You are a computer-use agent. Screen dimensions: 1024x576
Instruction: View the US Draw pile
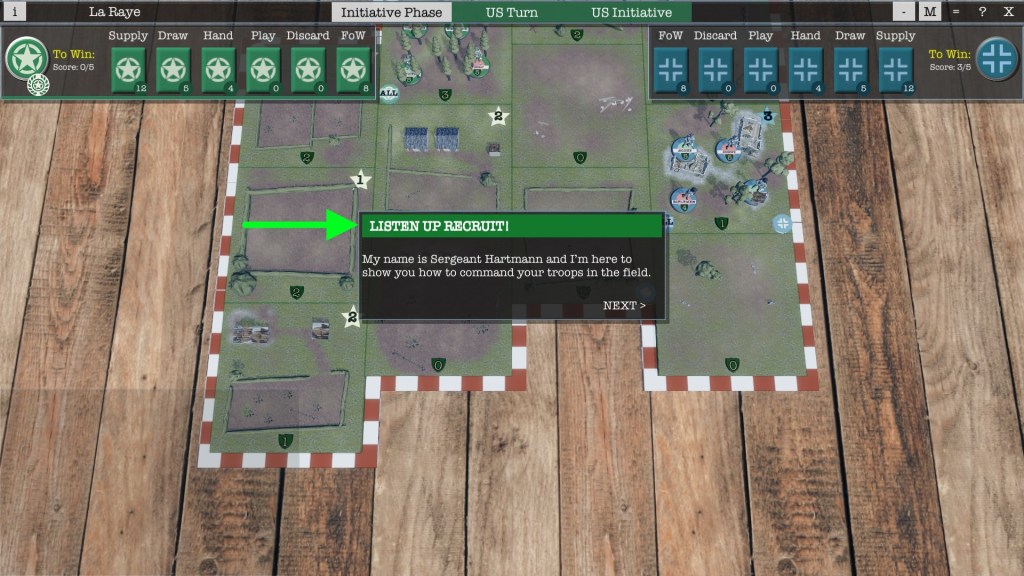pos(173,70)
